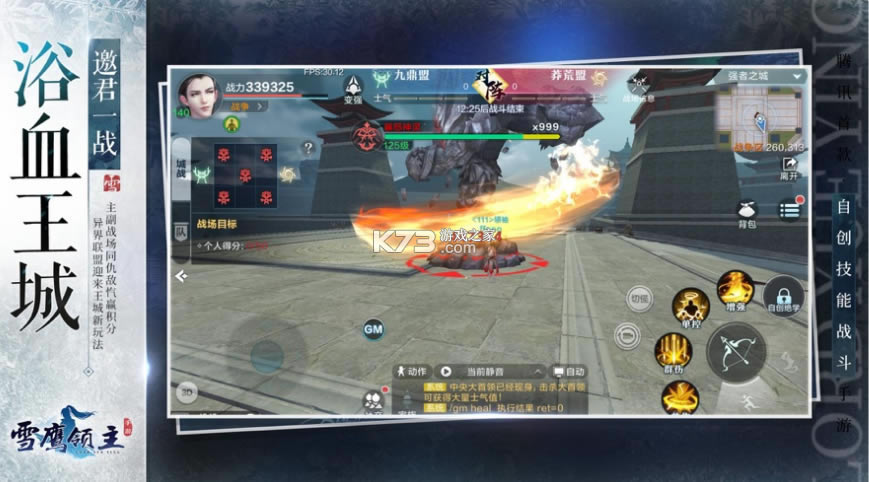Use the 单控 control skill
The height and width of the screenshot is (482, 869).
[x=690, y=305]
